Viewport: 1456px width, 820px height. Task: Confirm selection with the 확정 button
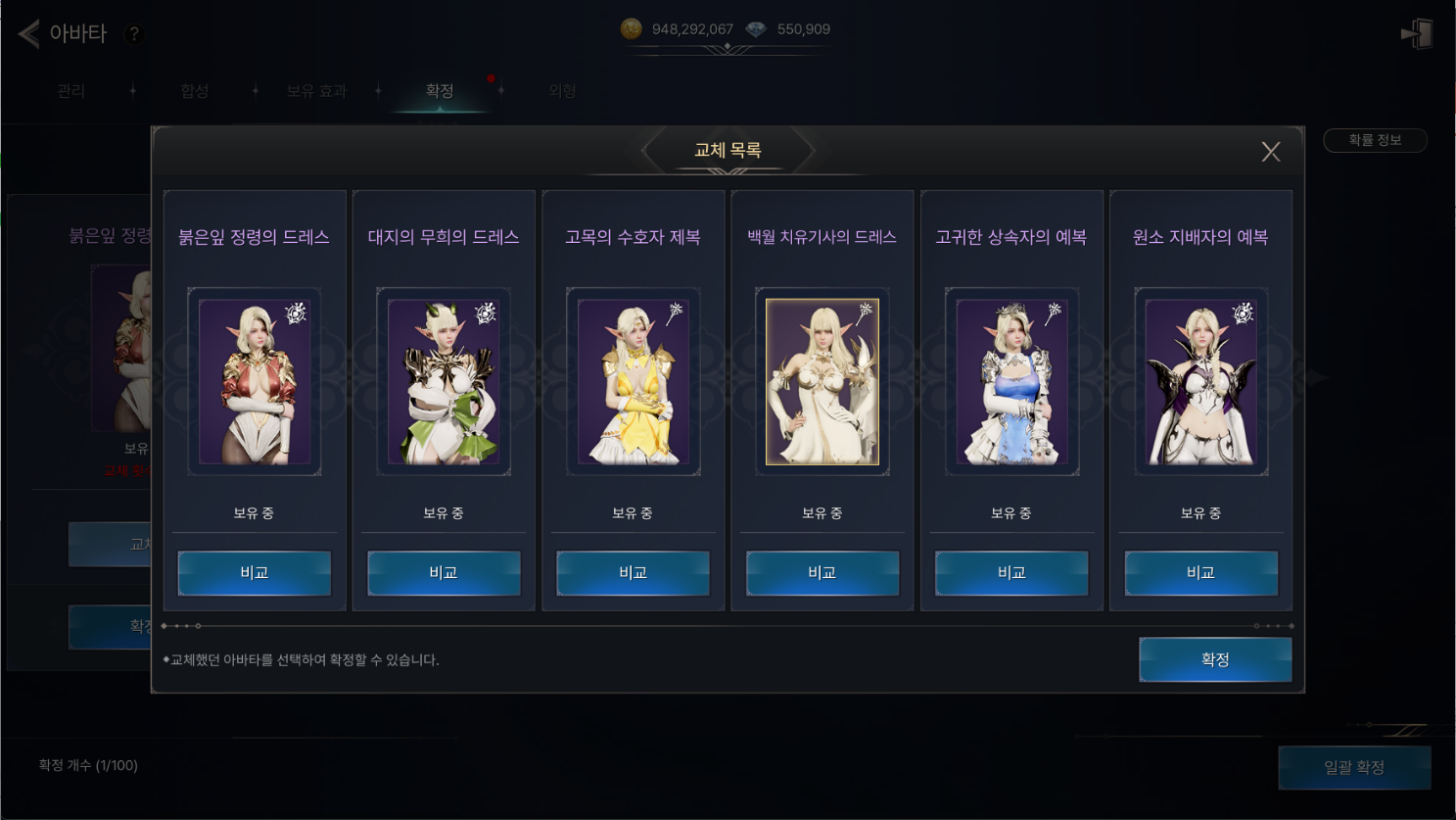pyautogui.click(x=1214, y=659)
